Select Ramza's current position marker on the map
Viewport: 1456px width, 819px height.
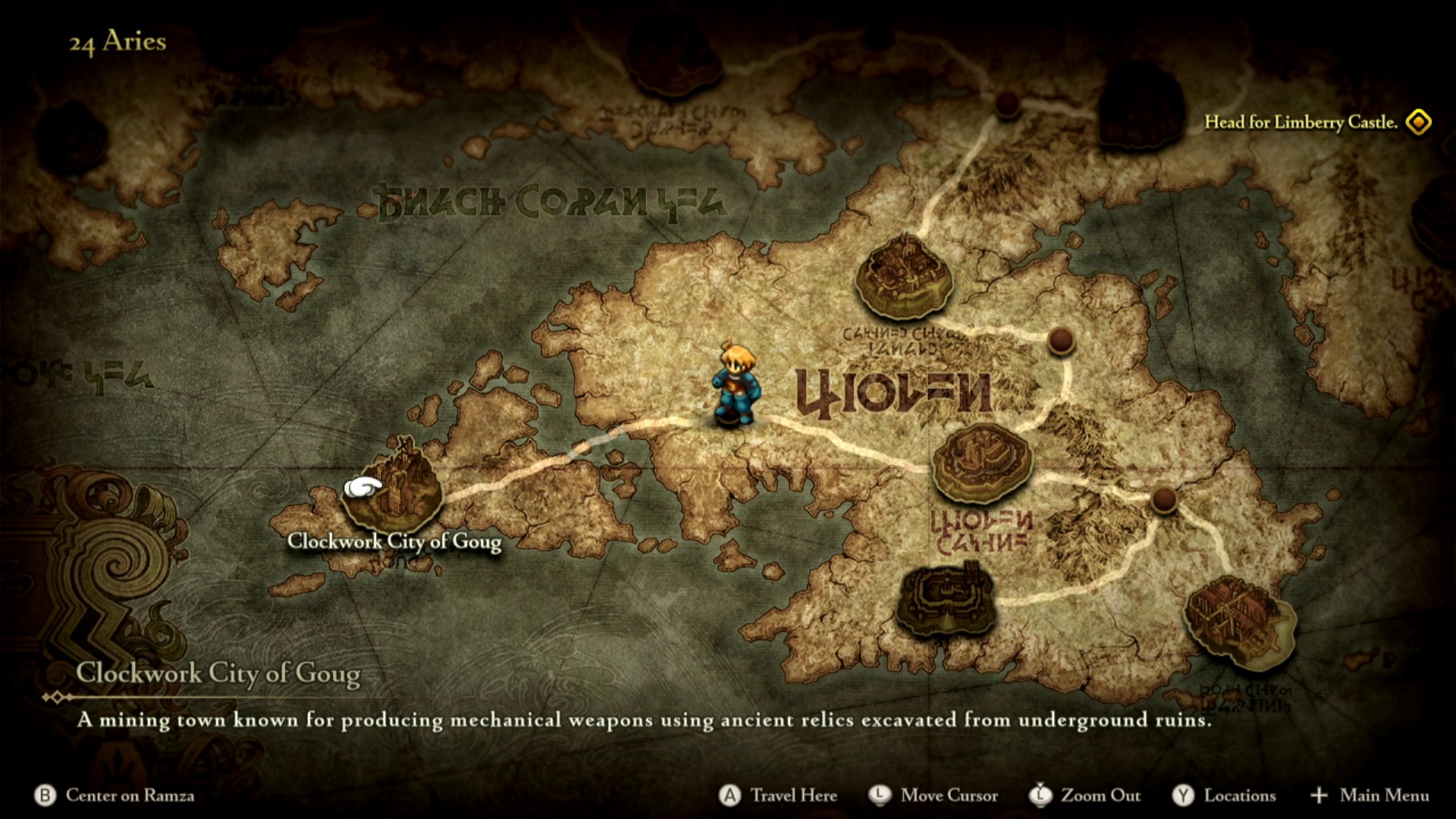click(734, 387)
